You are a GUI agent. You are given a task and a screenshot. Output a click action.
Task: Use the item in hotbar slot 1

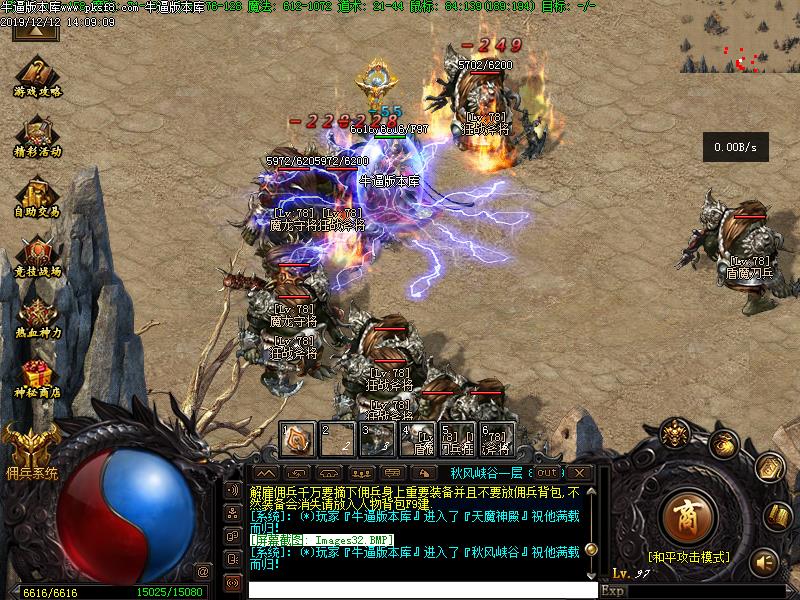(298, 439)
